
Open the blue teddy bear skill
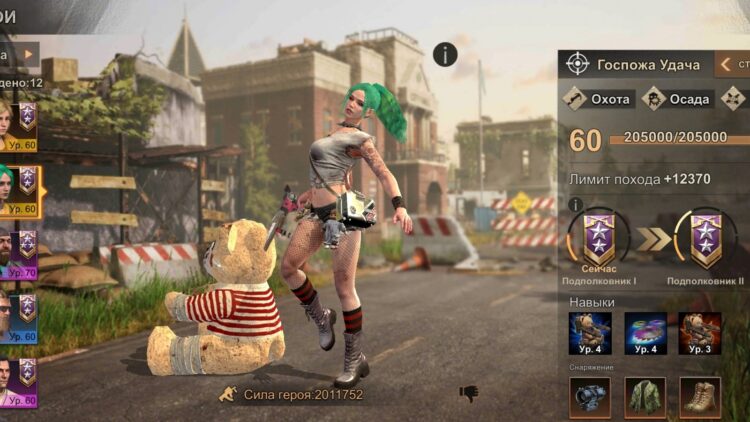(x=590, y=334)
